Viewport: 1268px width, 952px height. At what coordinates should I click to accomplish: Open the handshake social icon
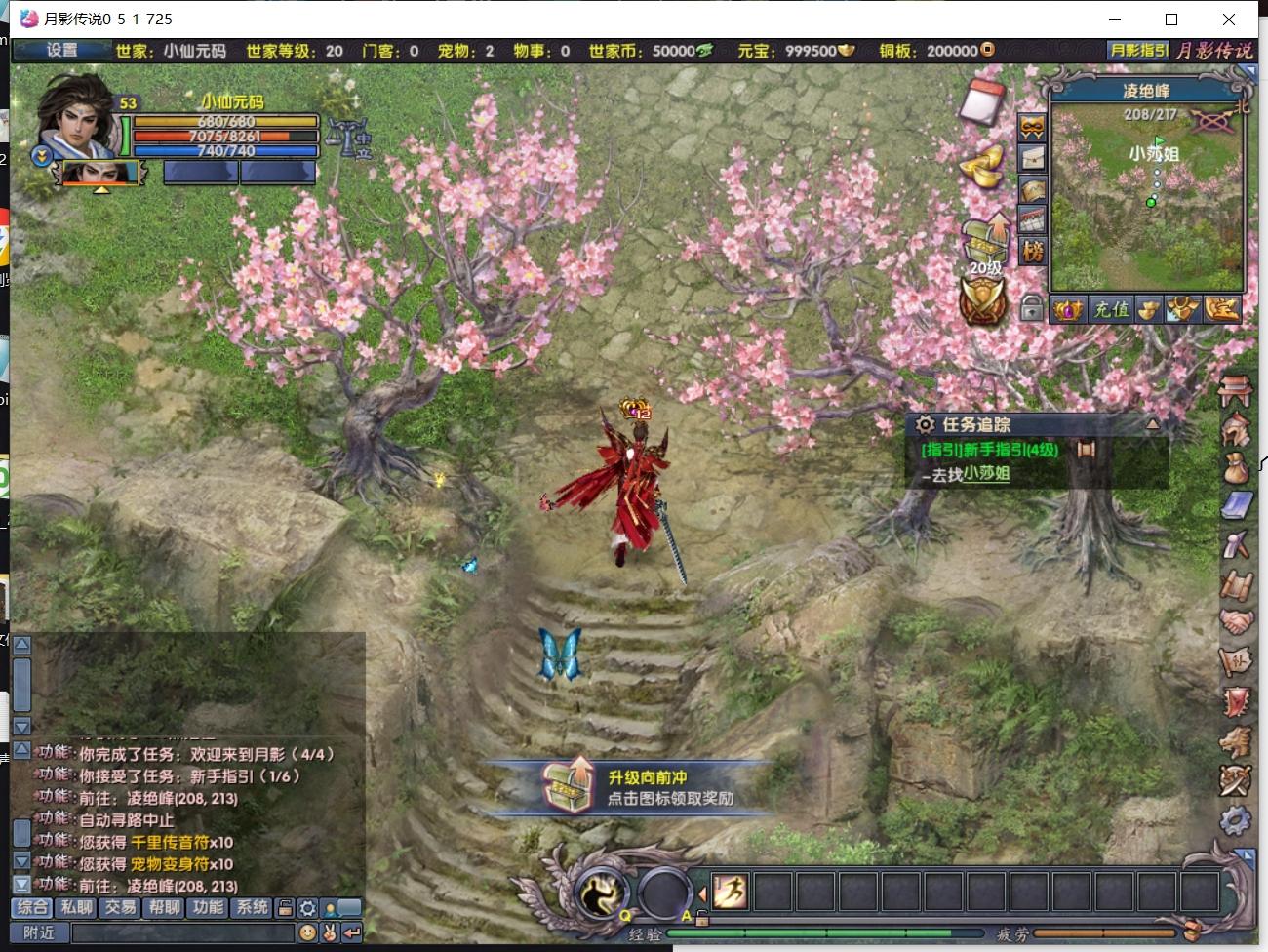point(1236,621)
